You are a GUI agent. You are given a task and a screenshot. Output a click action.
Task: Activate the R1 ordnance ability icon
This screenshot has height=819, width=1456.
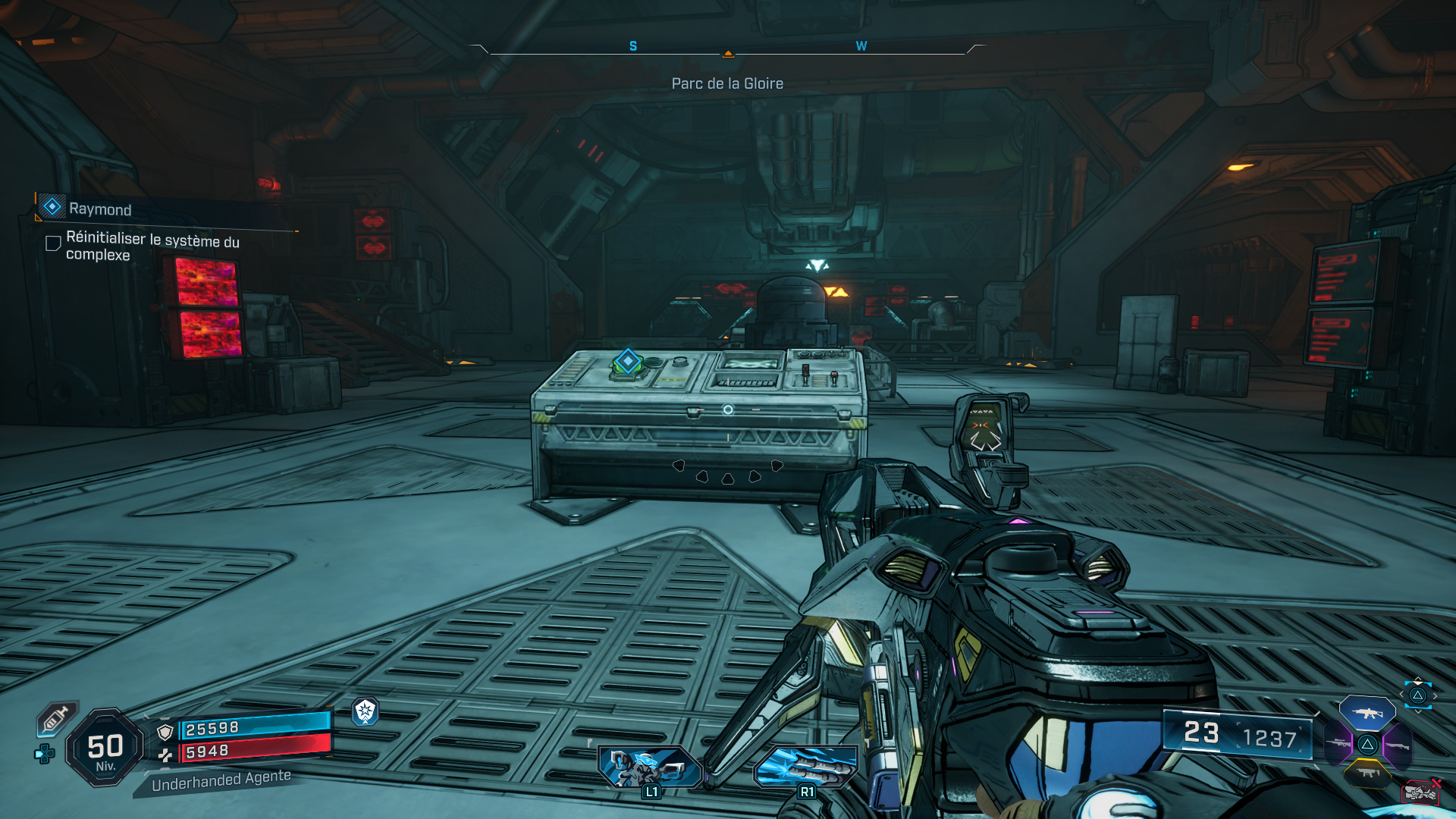click(806, 767)
